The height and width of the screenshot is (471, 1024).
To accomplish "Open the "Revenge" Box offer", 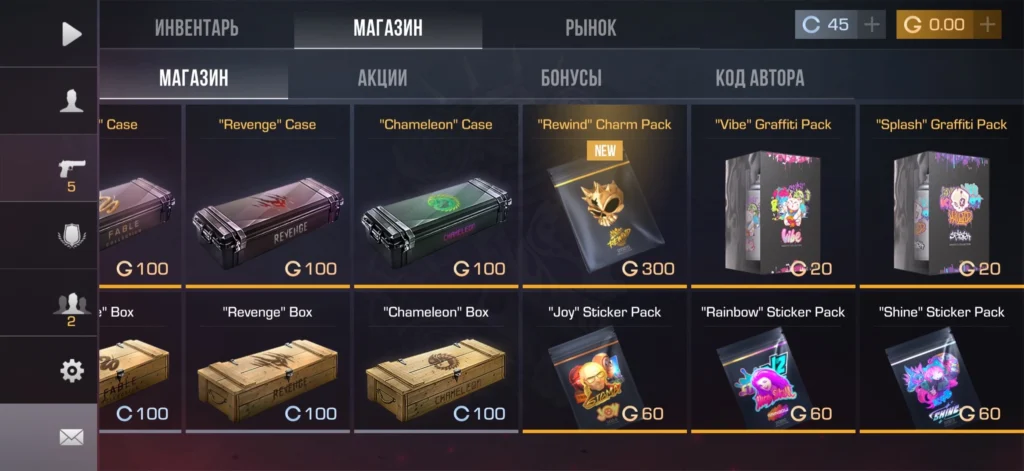I will pyautogui.click(x=267, y=365).
